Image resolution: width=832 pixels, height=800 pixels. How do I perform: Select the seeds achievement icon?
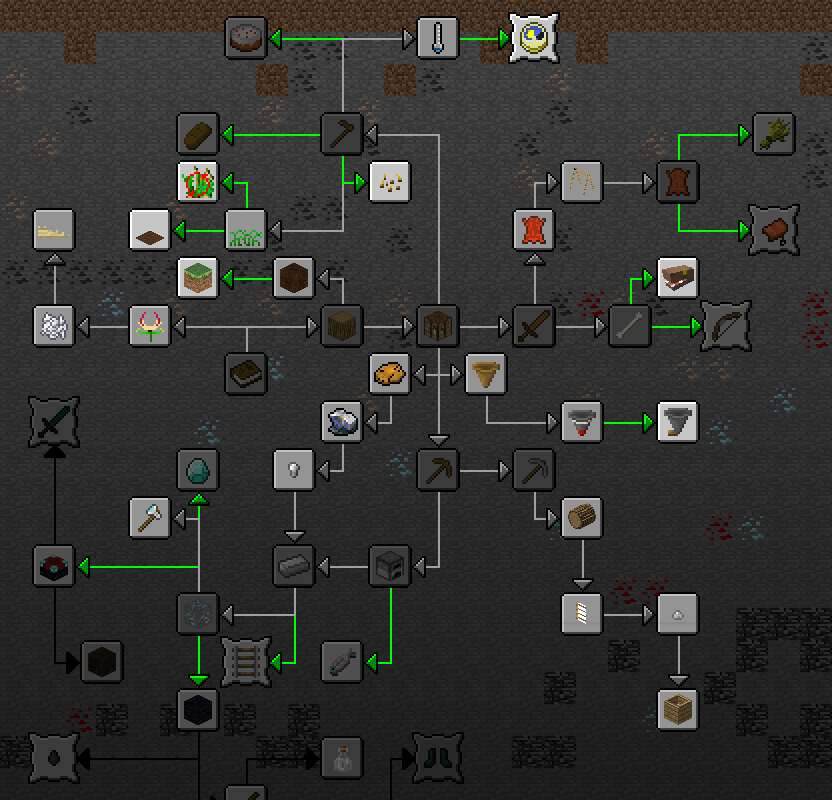click(389, 182)
